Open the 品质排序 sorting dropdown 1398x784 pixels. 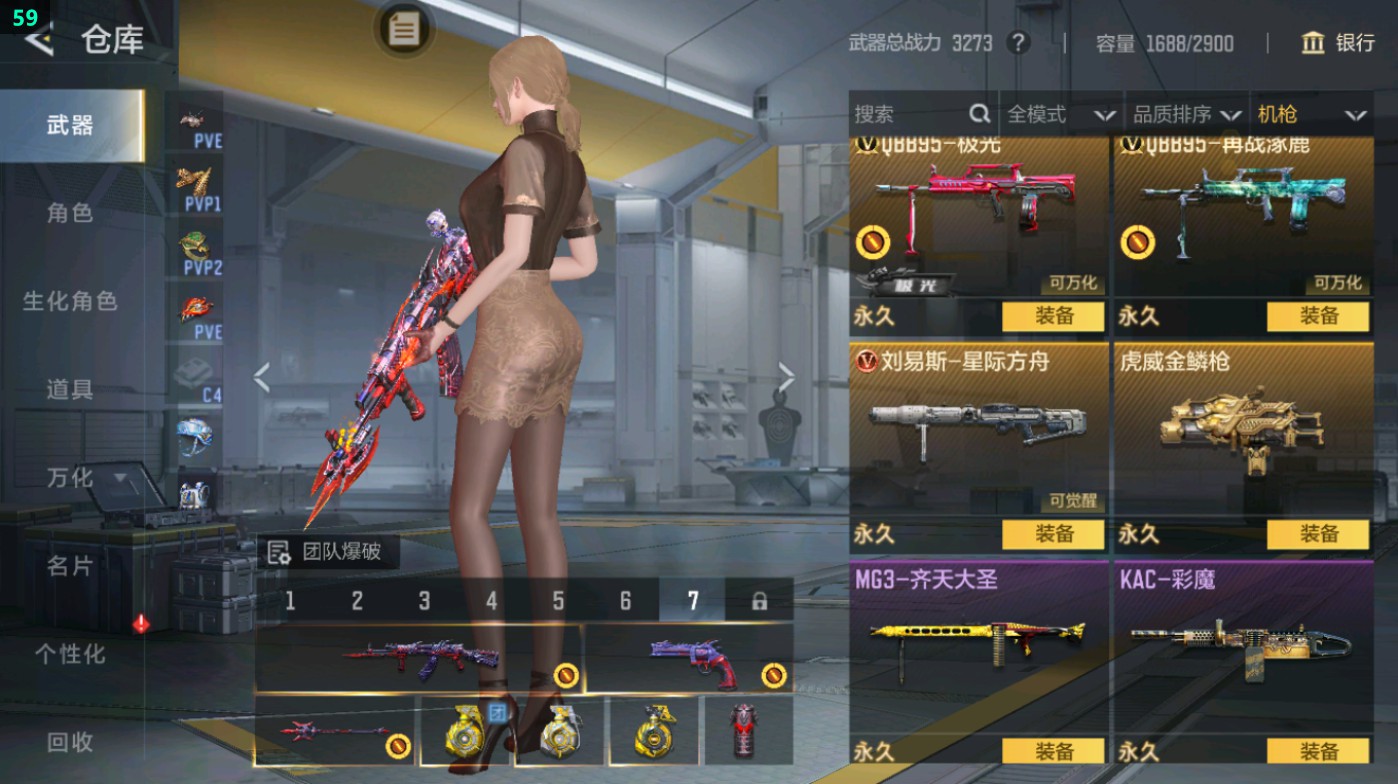(x=1198, y=114)
